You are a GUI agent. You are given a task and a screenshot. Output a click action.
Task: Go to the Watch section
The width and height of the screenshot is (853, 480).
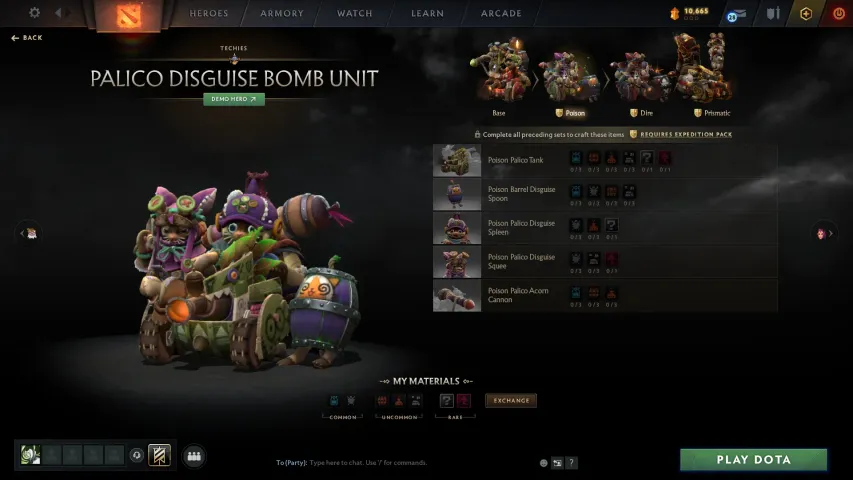pyautogui.click(x=354, y=14)
